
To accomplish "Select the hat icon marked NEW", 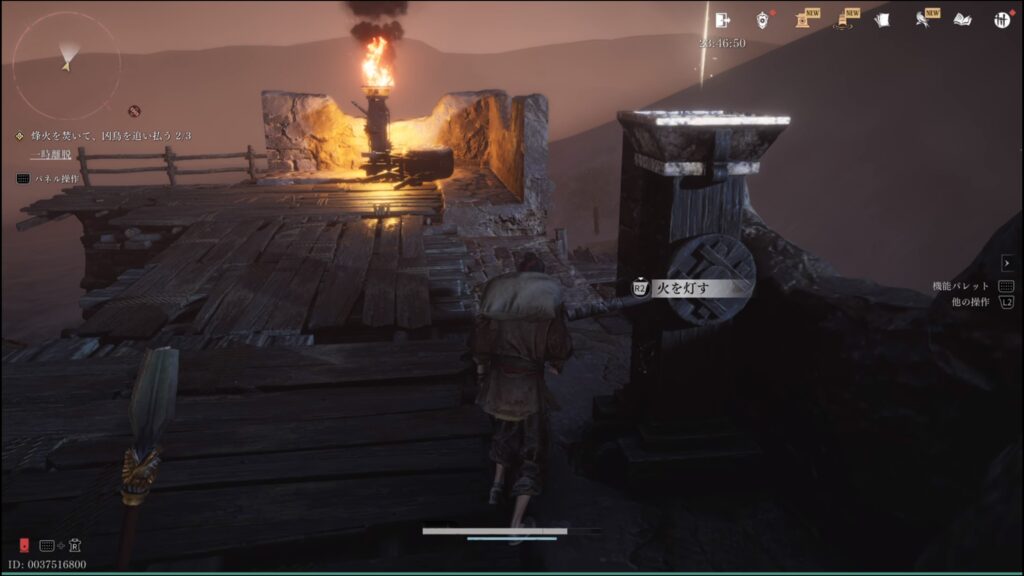I will (843, 20).
